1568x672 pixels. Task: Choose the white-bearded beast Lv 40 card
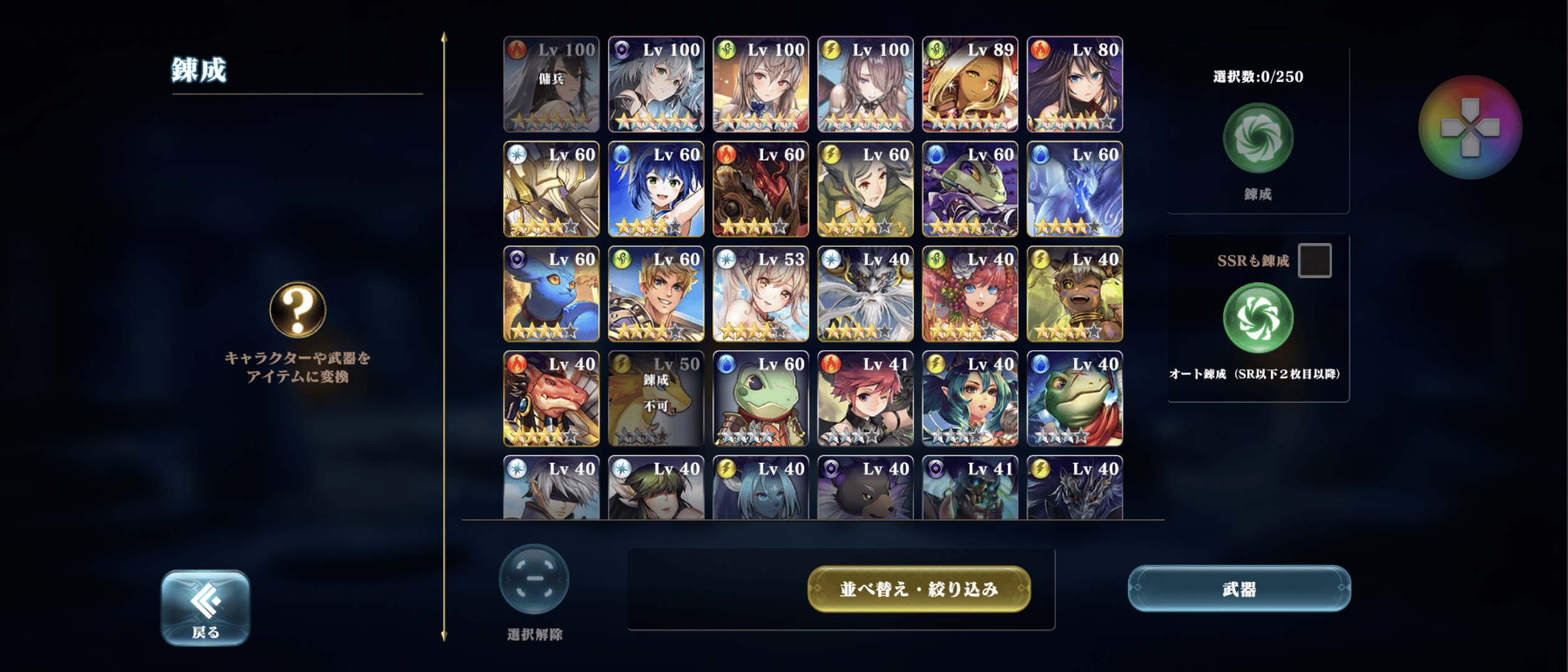pyautogui.click(x=865, y=294)
